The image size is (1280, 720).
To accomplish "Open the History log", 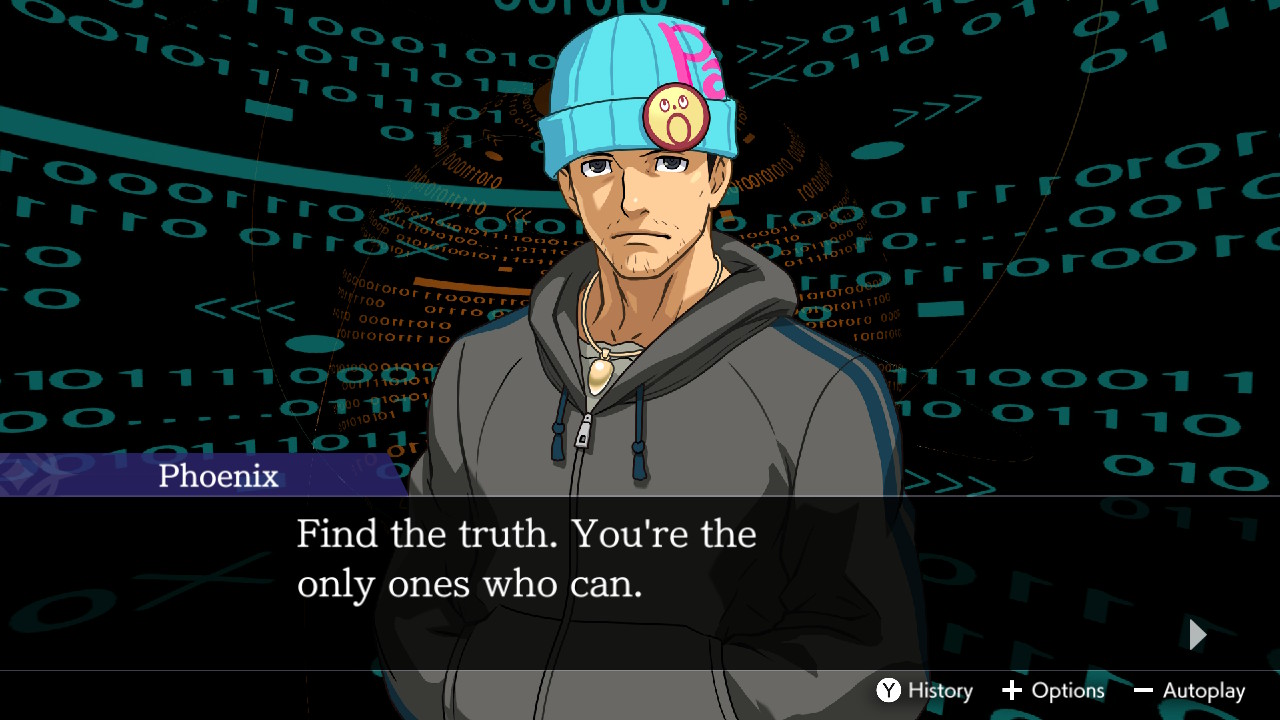I will point(925,691).
